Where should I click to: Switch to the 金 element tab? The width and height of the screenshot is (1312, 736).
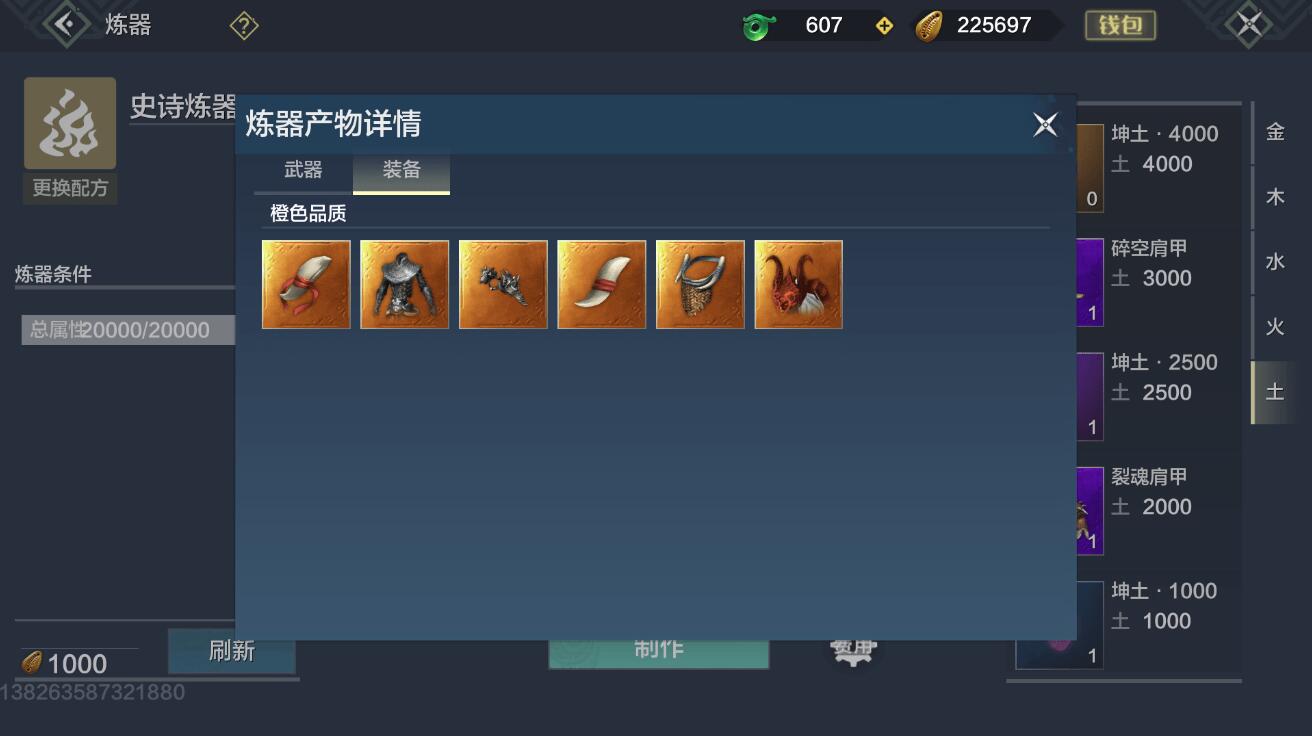coord(1277,131)
